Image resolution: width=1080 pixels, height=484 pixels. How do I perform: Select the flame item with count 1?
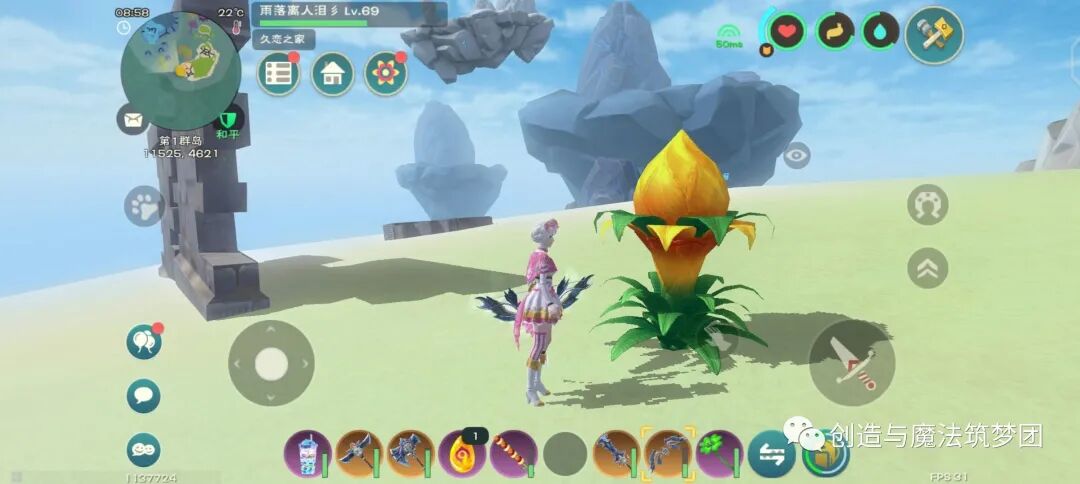[461, 454]
